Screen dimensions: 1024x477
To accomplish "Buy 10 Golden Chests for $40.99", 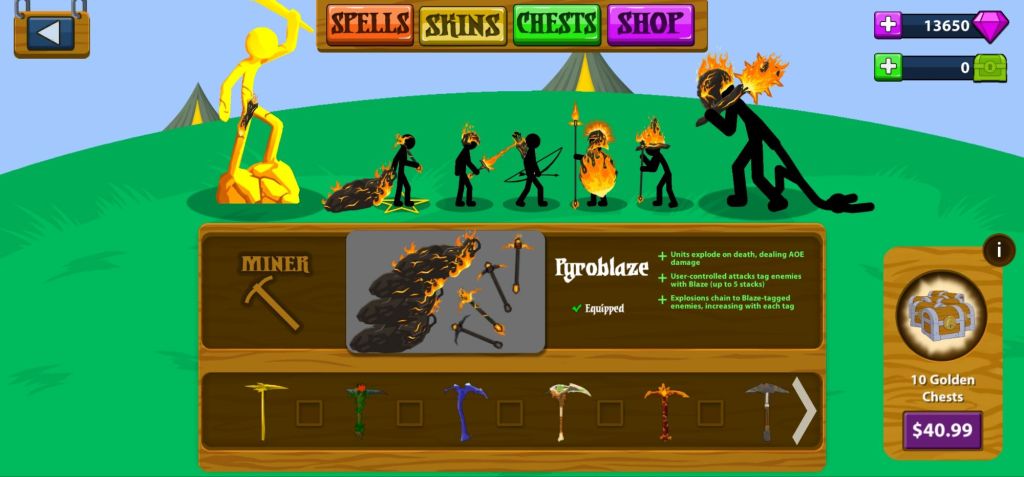I will (942, 431).
